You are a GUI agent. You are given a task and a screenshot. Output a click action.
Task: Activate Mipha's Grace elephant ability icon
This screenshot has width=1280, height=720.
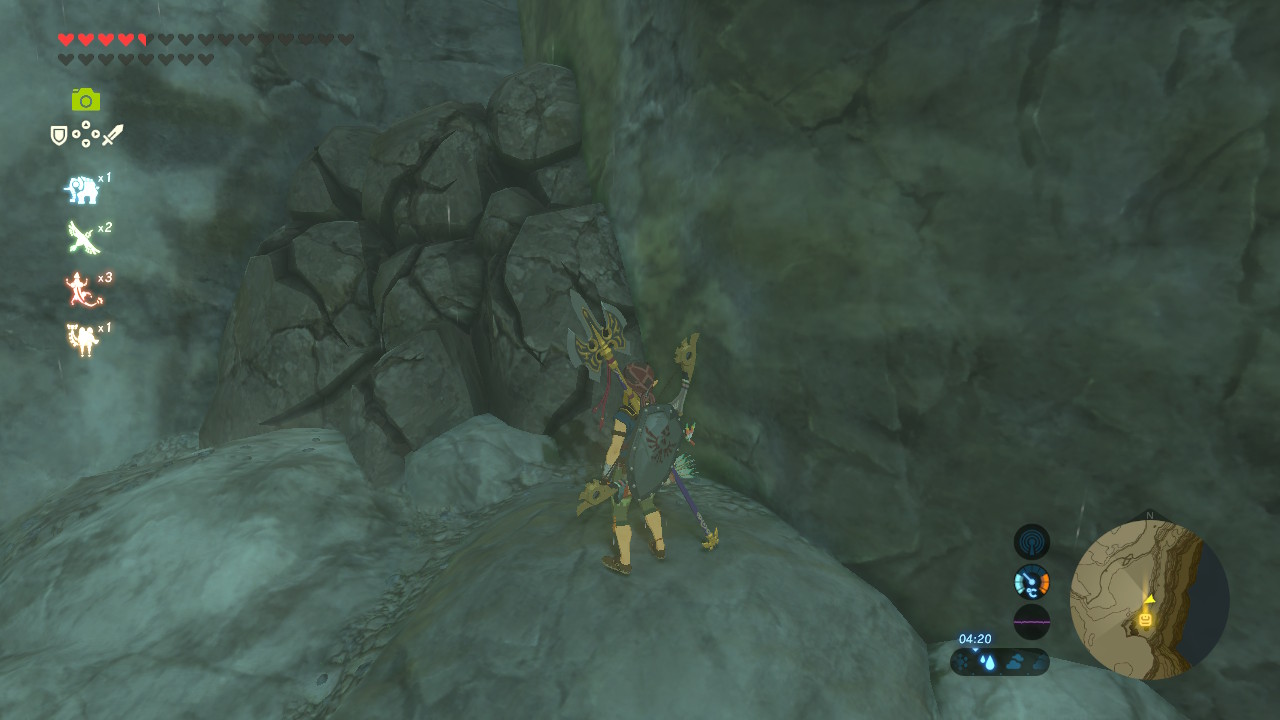(x=82, y=189)
